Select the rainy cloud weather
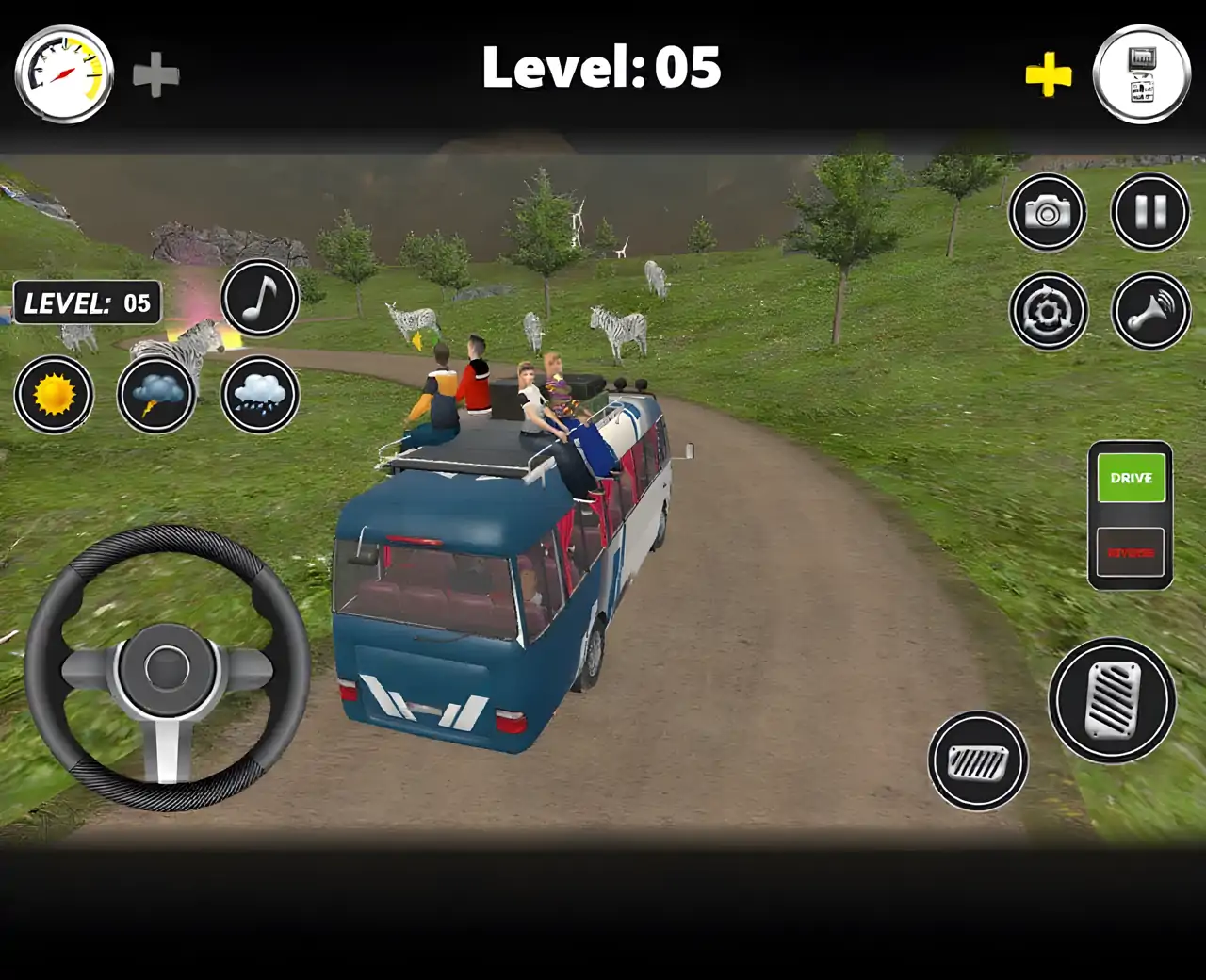 coord(260,394)
